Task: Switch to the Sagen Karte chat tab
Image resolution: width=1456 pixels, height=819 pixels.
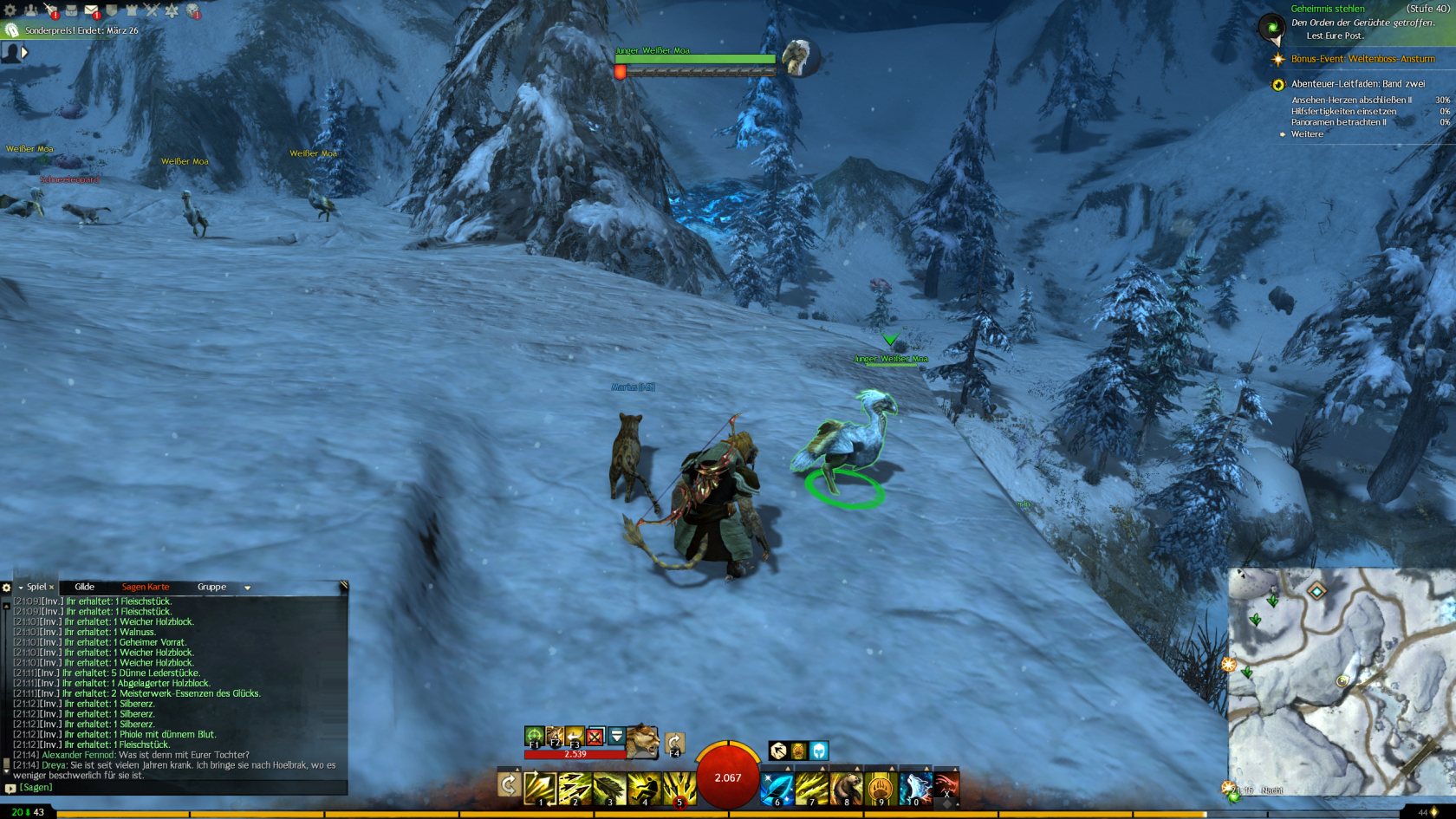Action: (x=146, y=587)
